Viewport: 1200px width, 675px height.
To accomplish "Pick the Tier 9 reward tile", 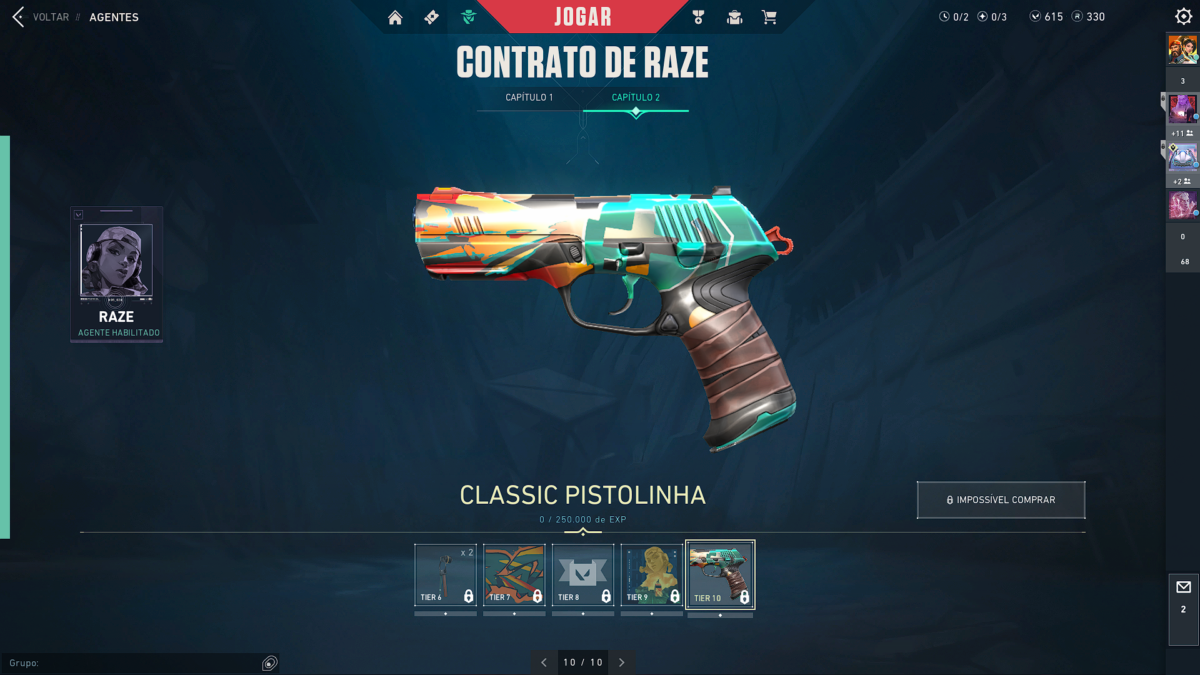I will pos(652,575).
